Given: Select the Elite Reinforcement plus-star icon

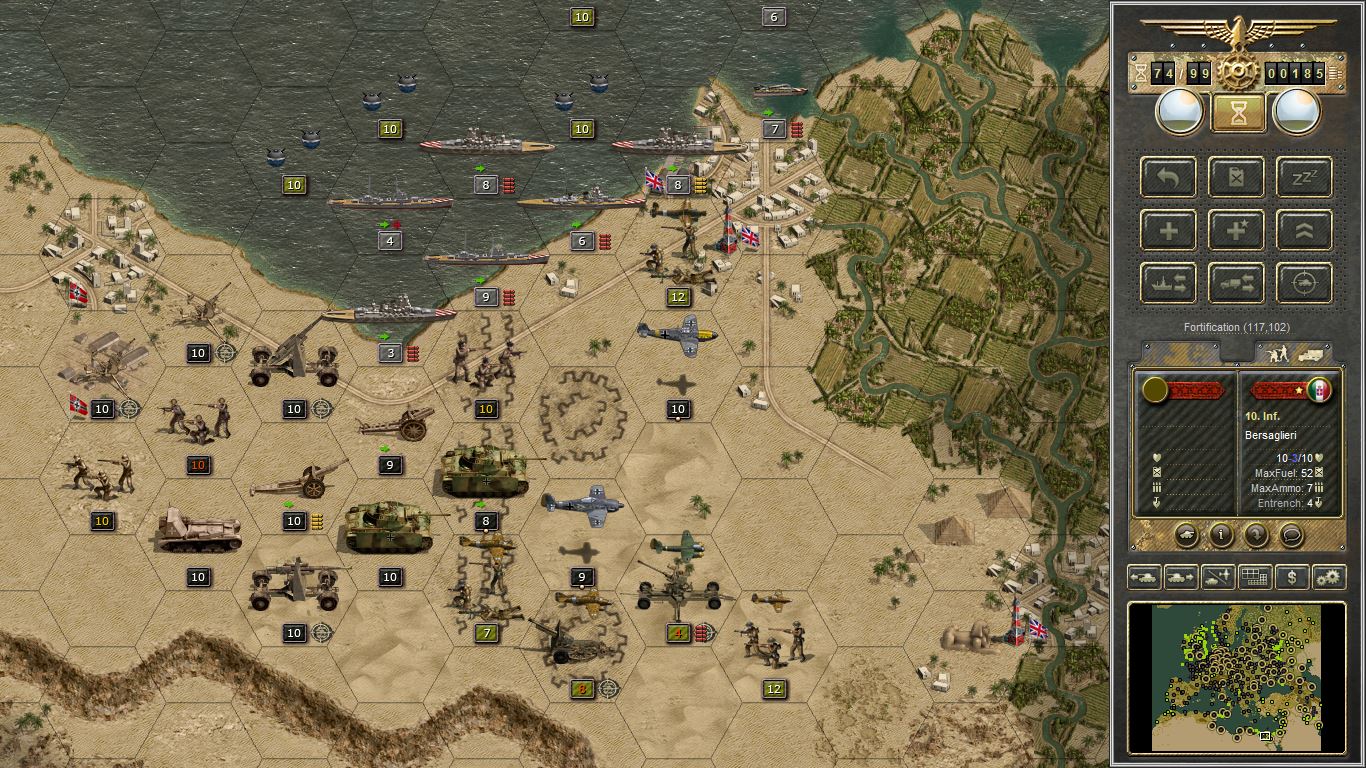Looking at the screenshot, I should pyautogui.click(x=1236, y=230).
